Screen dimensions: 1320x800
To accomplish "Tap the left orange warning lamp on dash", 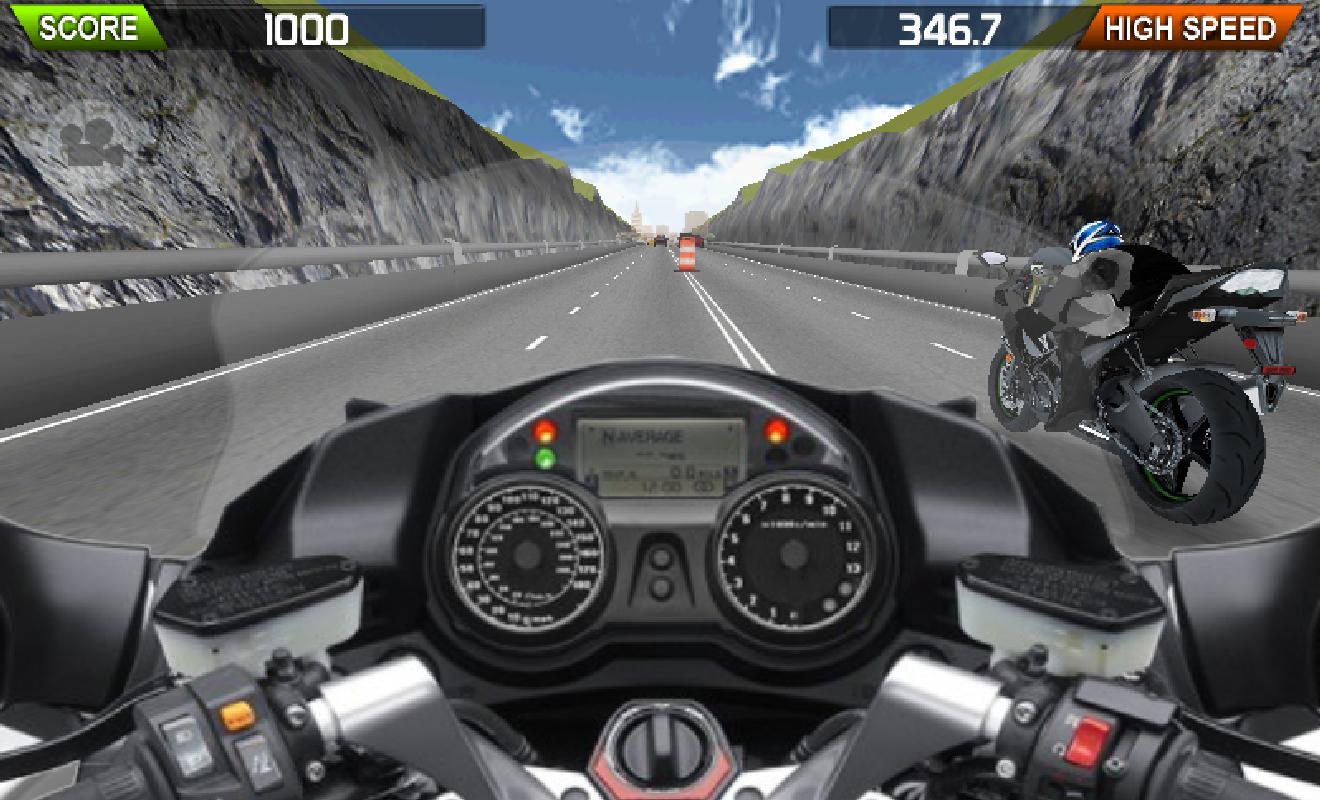I will click(x=543, y=431).
